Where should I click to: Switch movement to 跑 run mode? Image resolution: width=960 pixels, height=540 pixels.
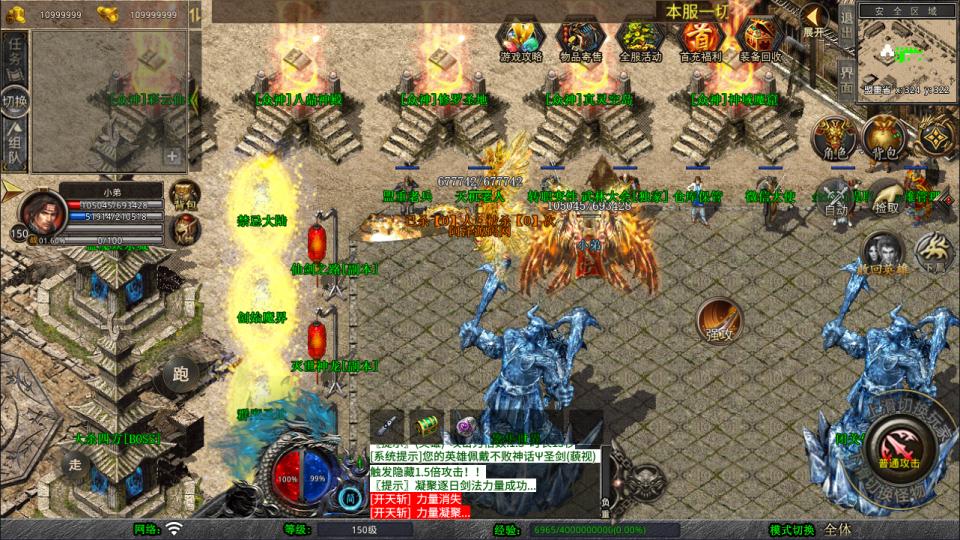(x=181, y=375)
